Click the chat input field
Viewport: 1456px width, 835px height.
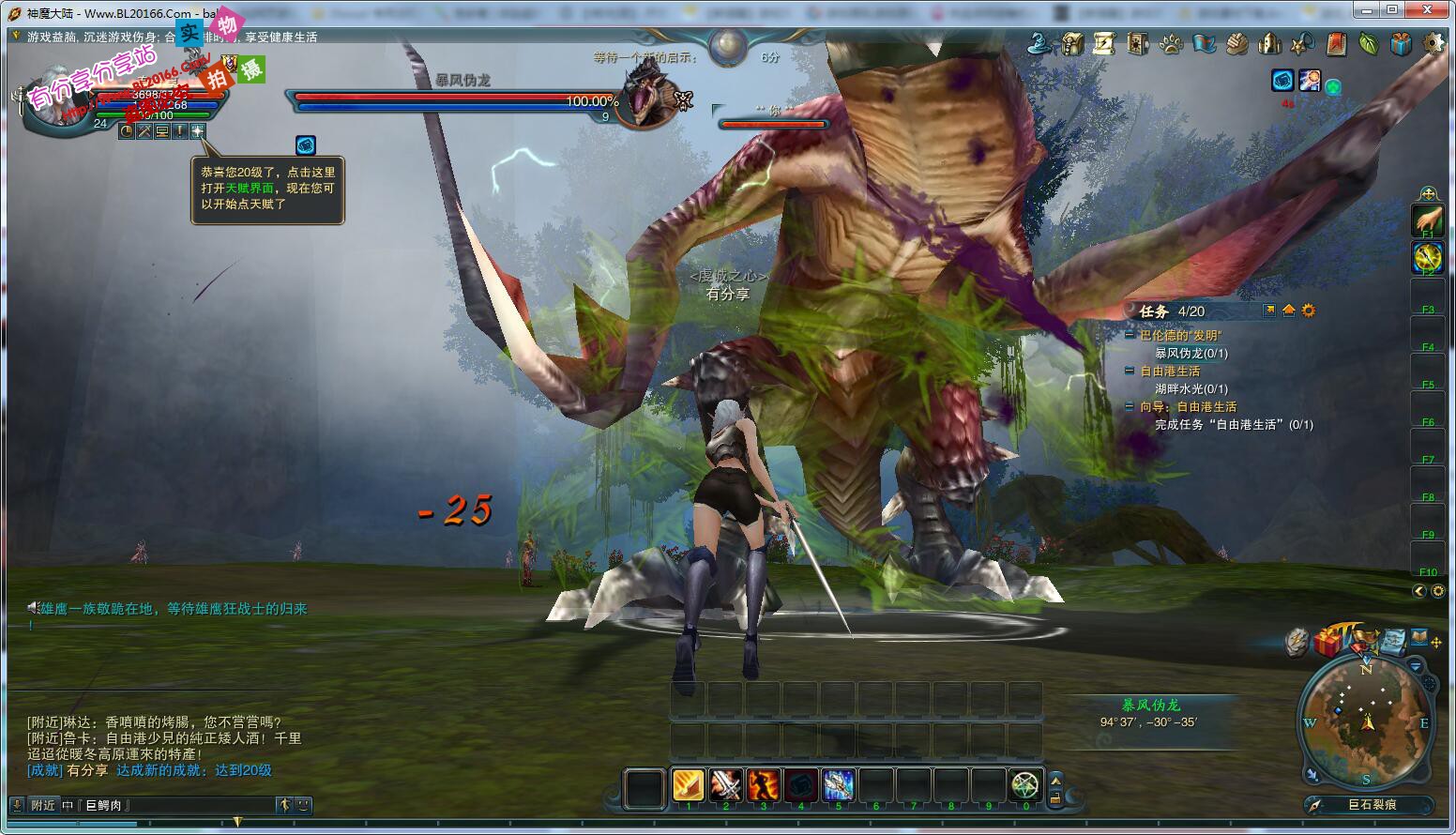178,805
